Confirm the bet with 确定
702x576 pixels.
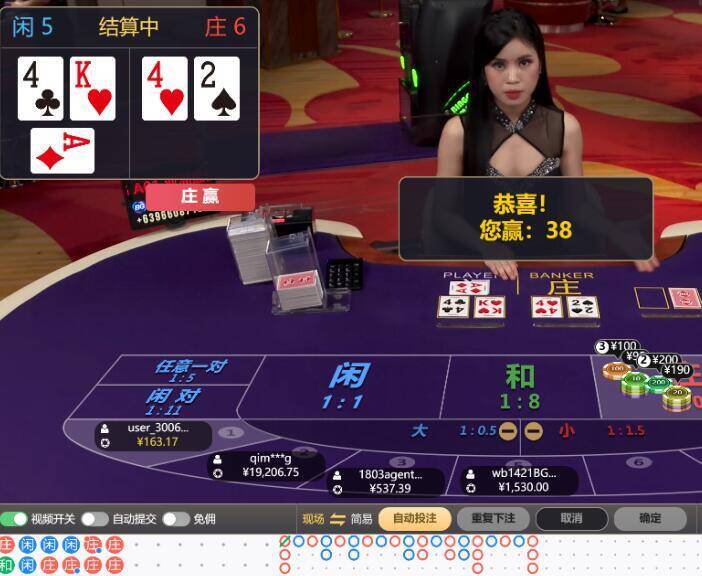tap(649, 518)
